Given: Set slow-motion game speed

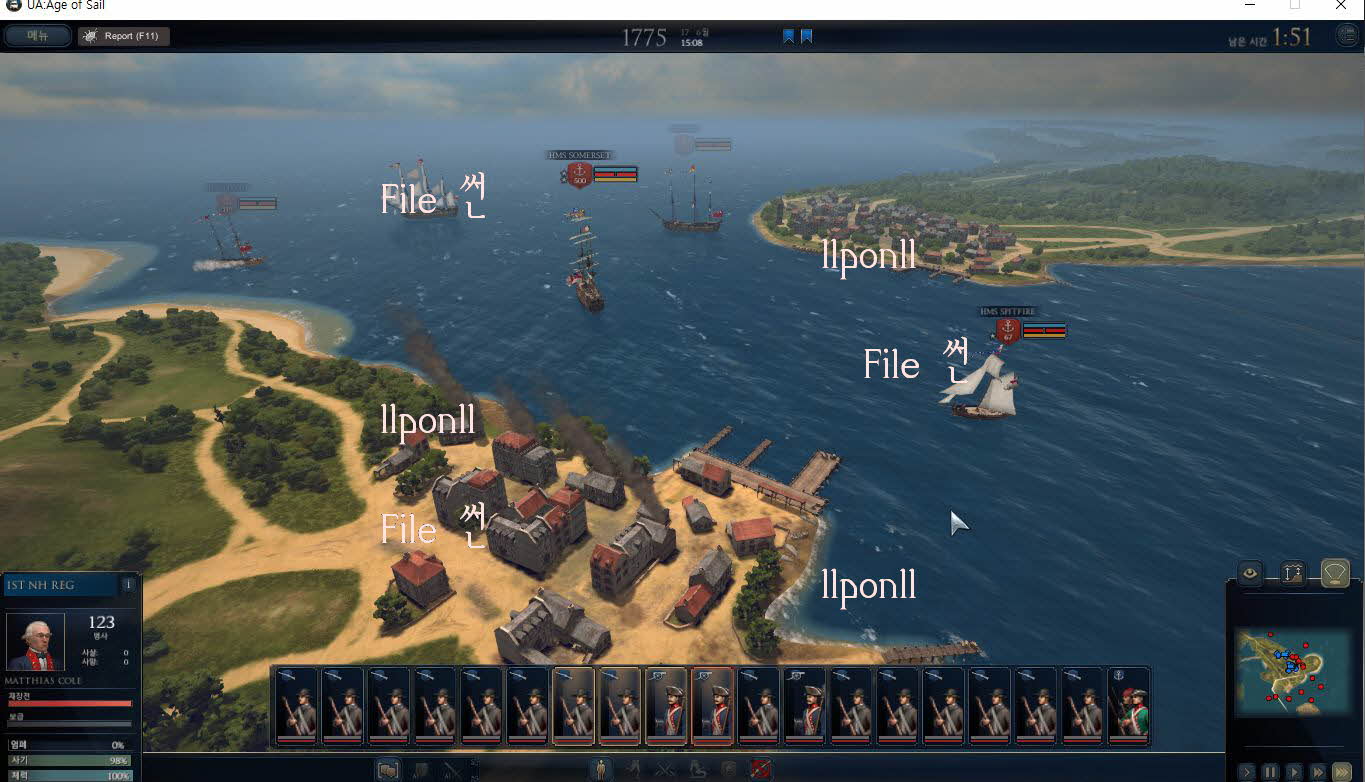Looking at the screenshot, I should click(x=1246, y=772).
